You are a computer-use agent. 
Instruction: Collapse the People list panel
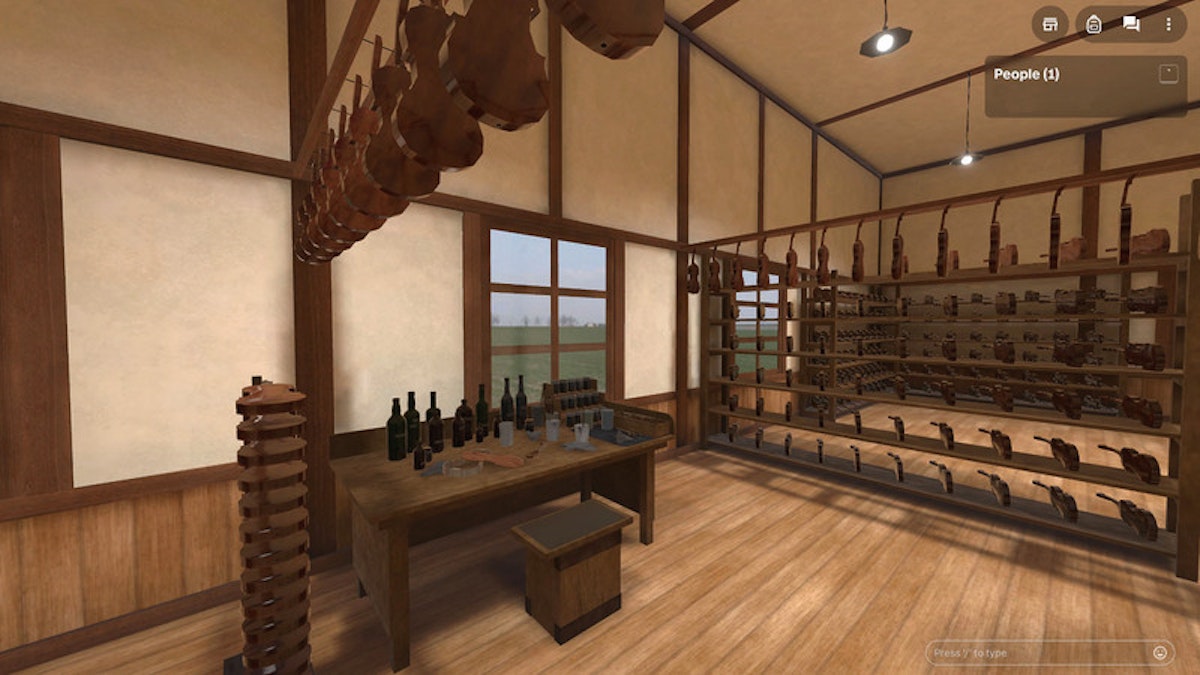(x=1168, y=74)
